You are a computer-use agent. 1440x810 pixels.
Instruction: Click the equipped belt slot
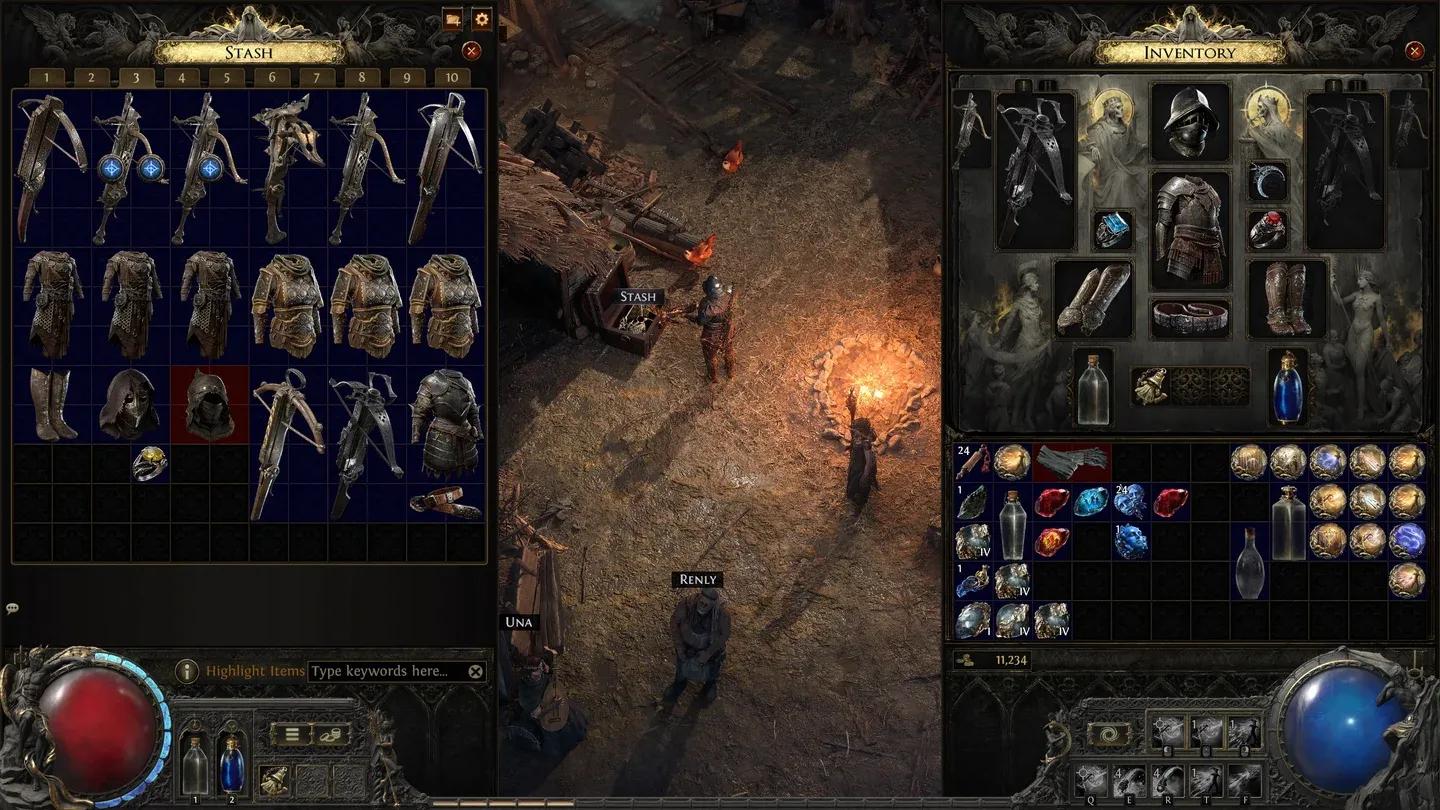coord(1190,318)
